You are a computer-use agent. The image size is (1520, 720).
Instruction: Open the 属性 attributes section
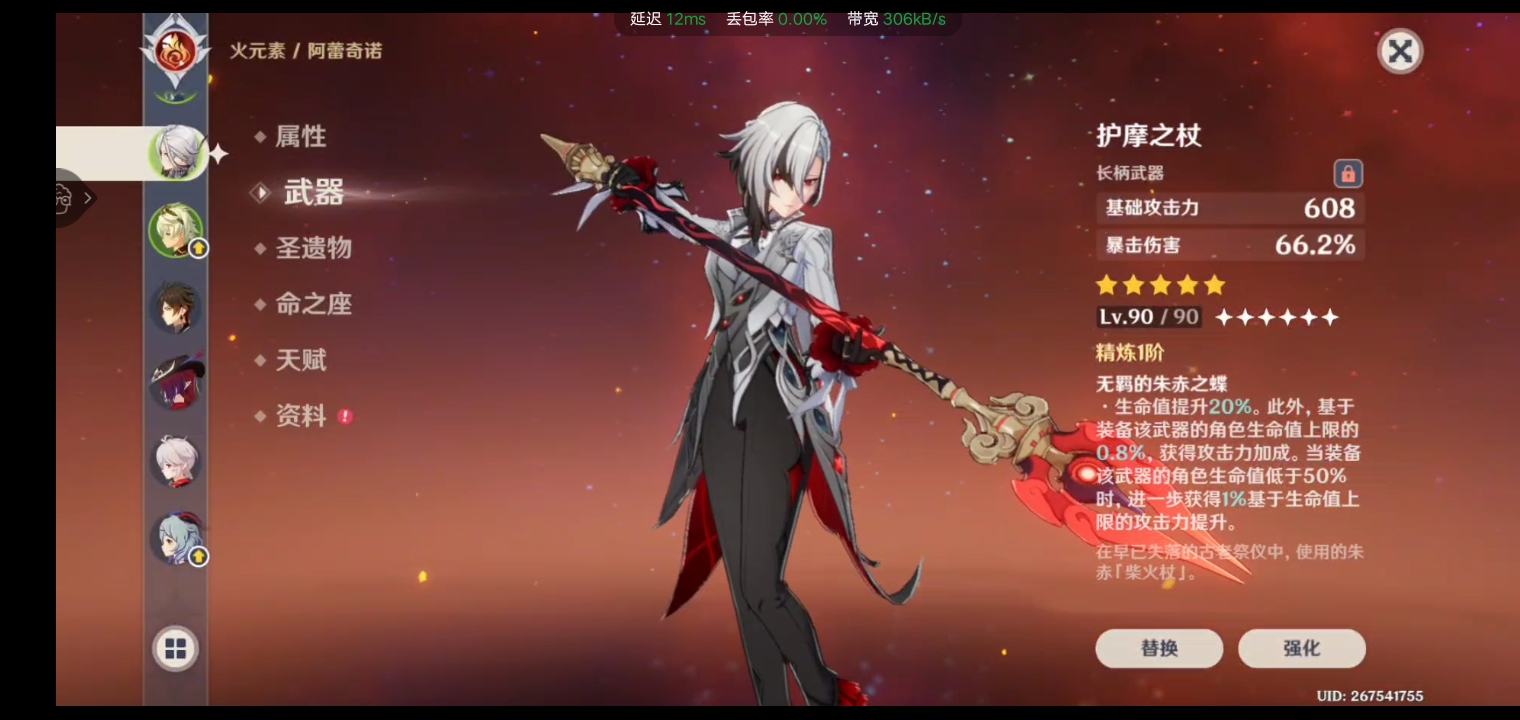click(300, 137)
